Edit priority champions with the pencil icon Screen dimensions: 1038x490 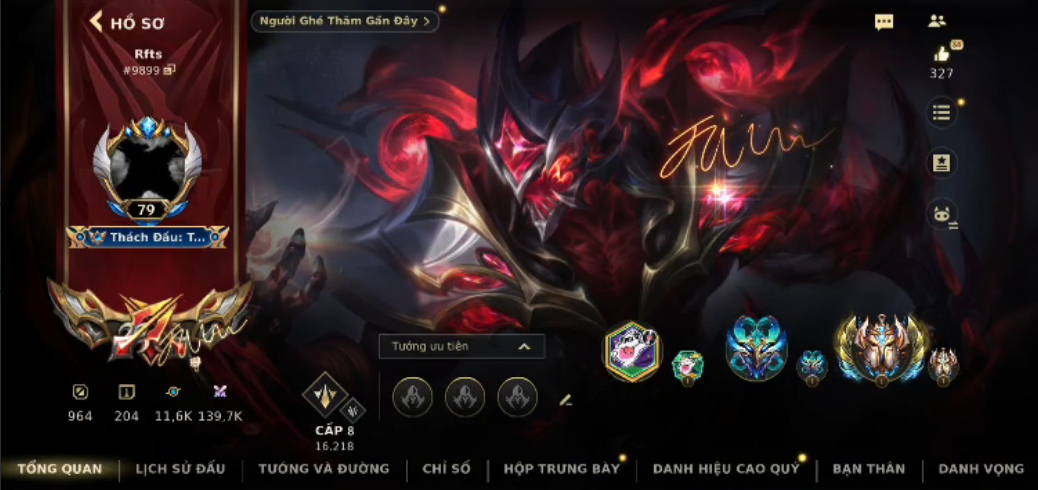pyautogui.click(x=565, y=400)
